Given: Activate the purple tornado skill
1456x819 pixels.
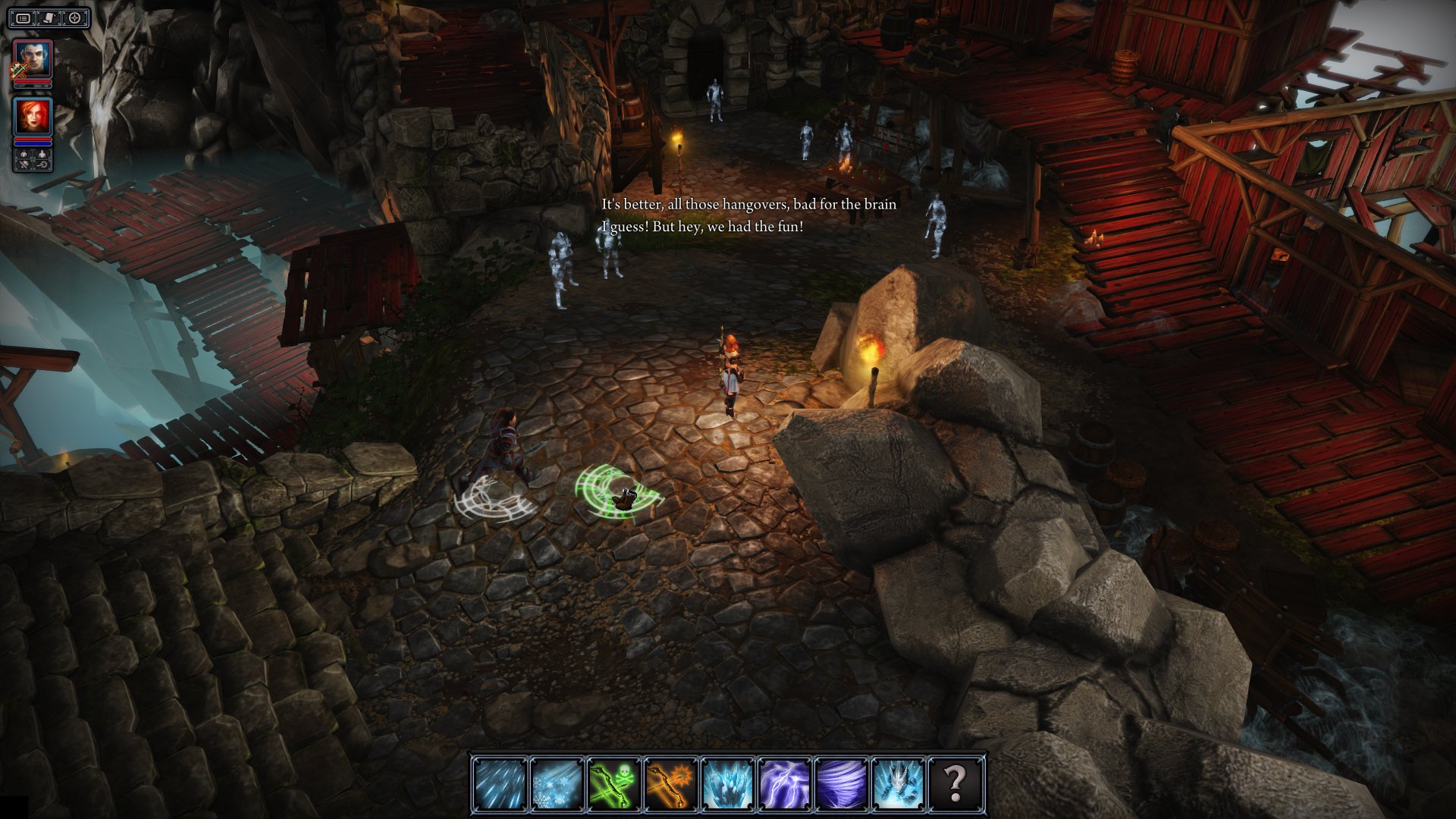Looking at the screenshot, I should point(841,784).
